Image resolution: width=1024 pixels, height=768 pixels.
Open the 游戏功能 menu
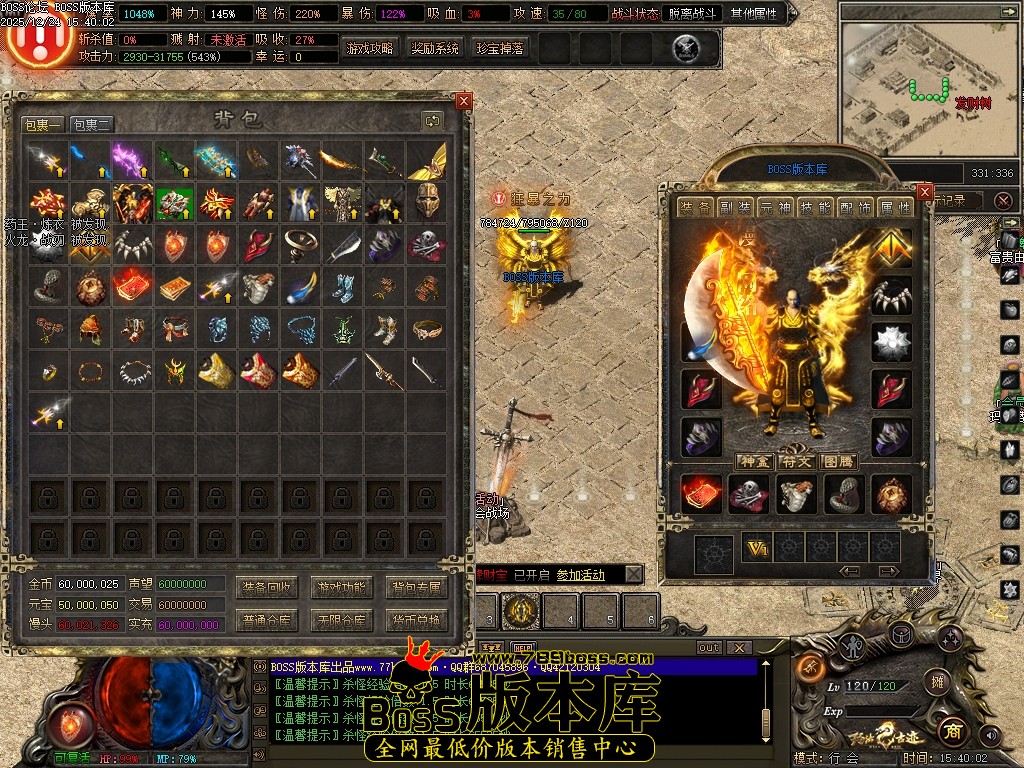342,587
